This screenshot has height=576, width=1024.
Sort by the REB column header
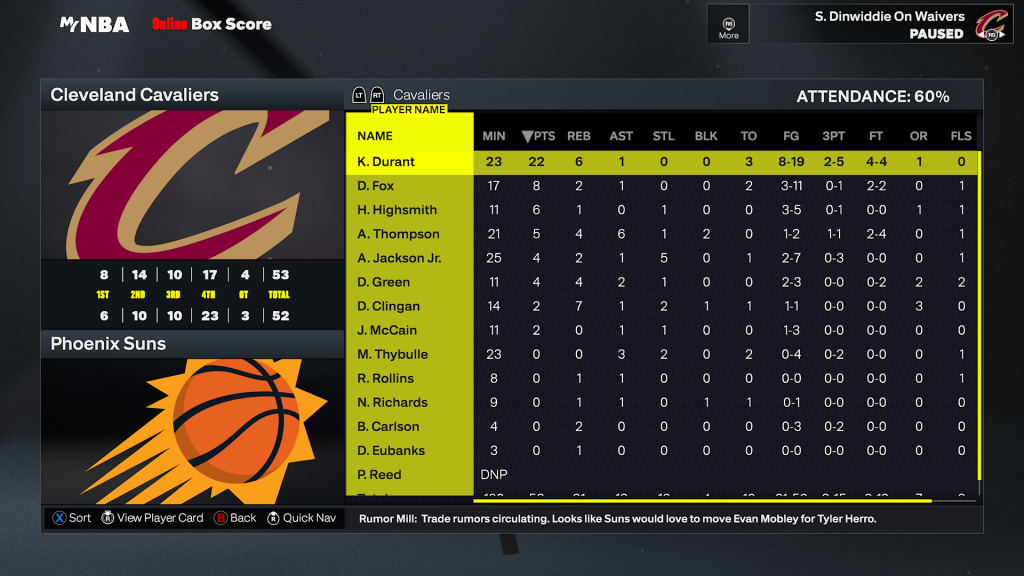click(x=579, y=136)
